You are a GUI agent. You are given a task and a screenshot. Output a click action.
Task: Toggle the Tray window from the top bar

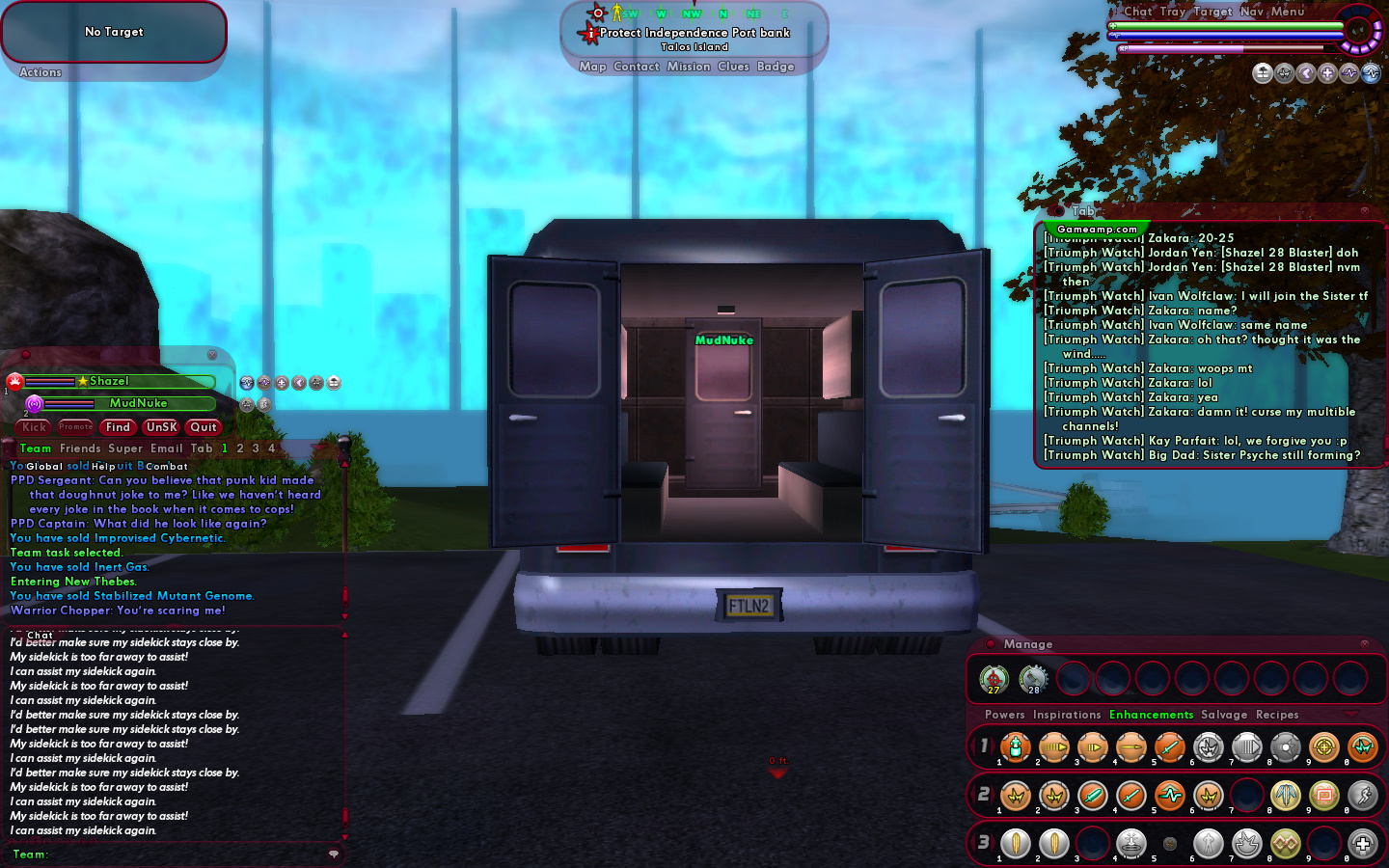click(x=1173, y=12)
